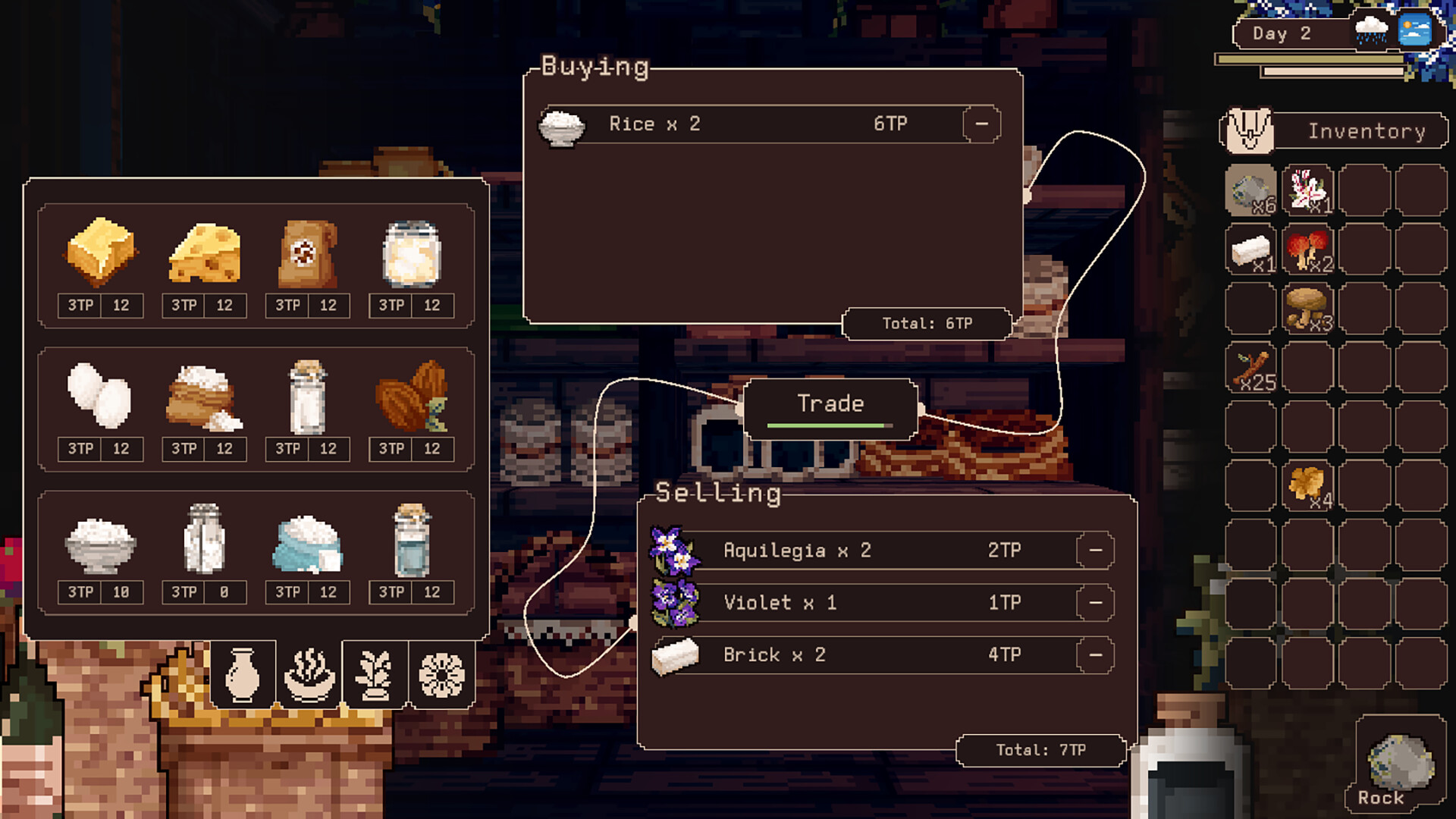Add the cocoa beans to buying
This screenshot has height=819, width=1456.
click(411, 397)
